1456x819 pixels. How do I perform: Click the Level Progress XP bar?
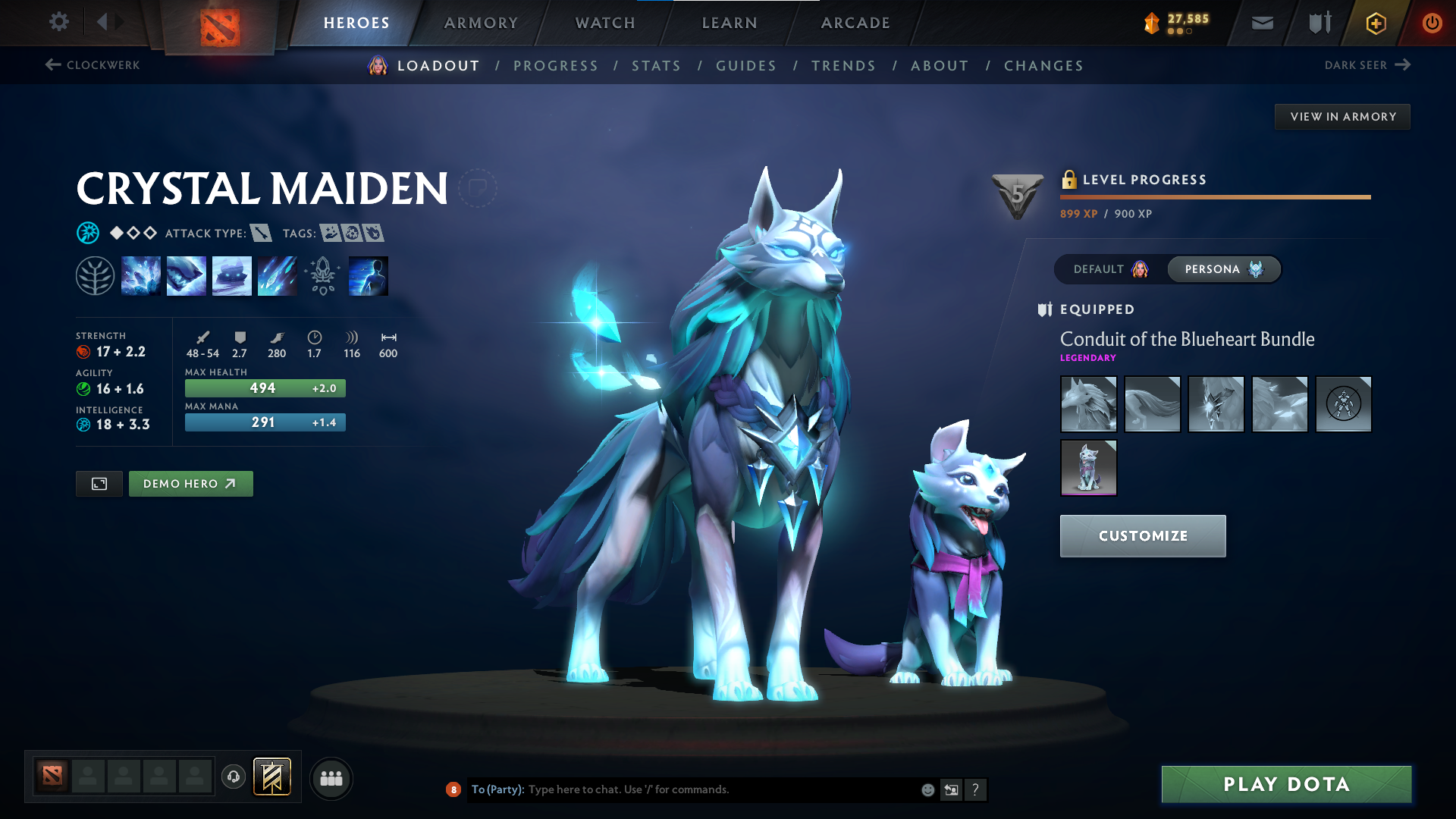1214,196
